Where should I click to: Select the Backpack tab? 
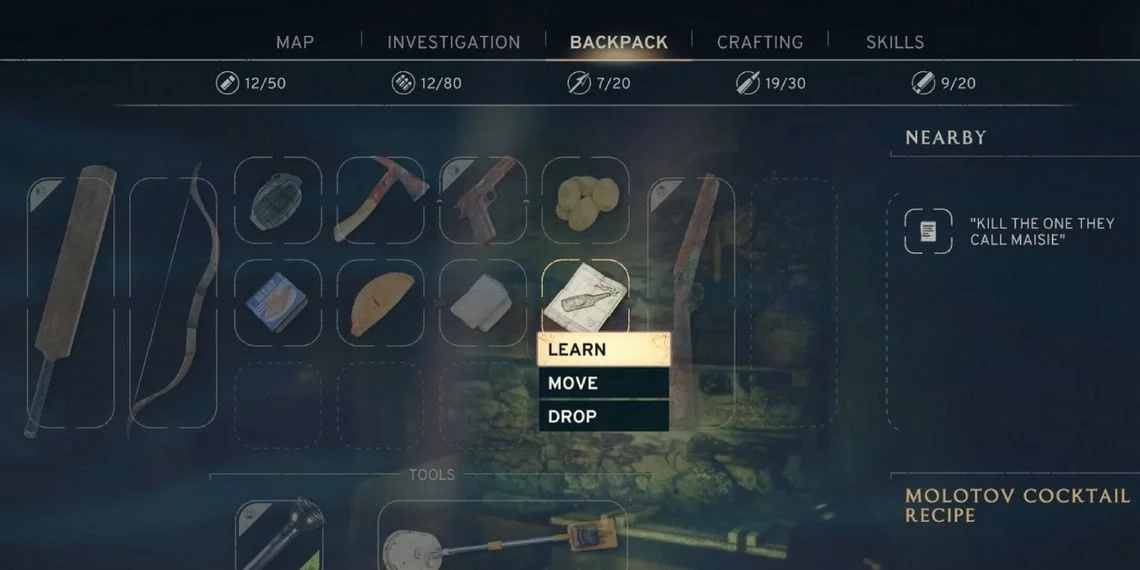[x=618, y=42]
